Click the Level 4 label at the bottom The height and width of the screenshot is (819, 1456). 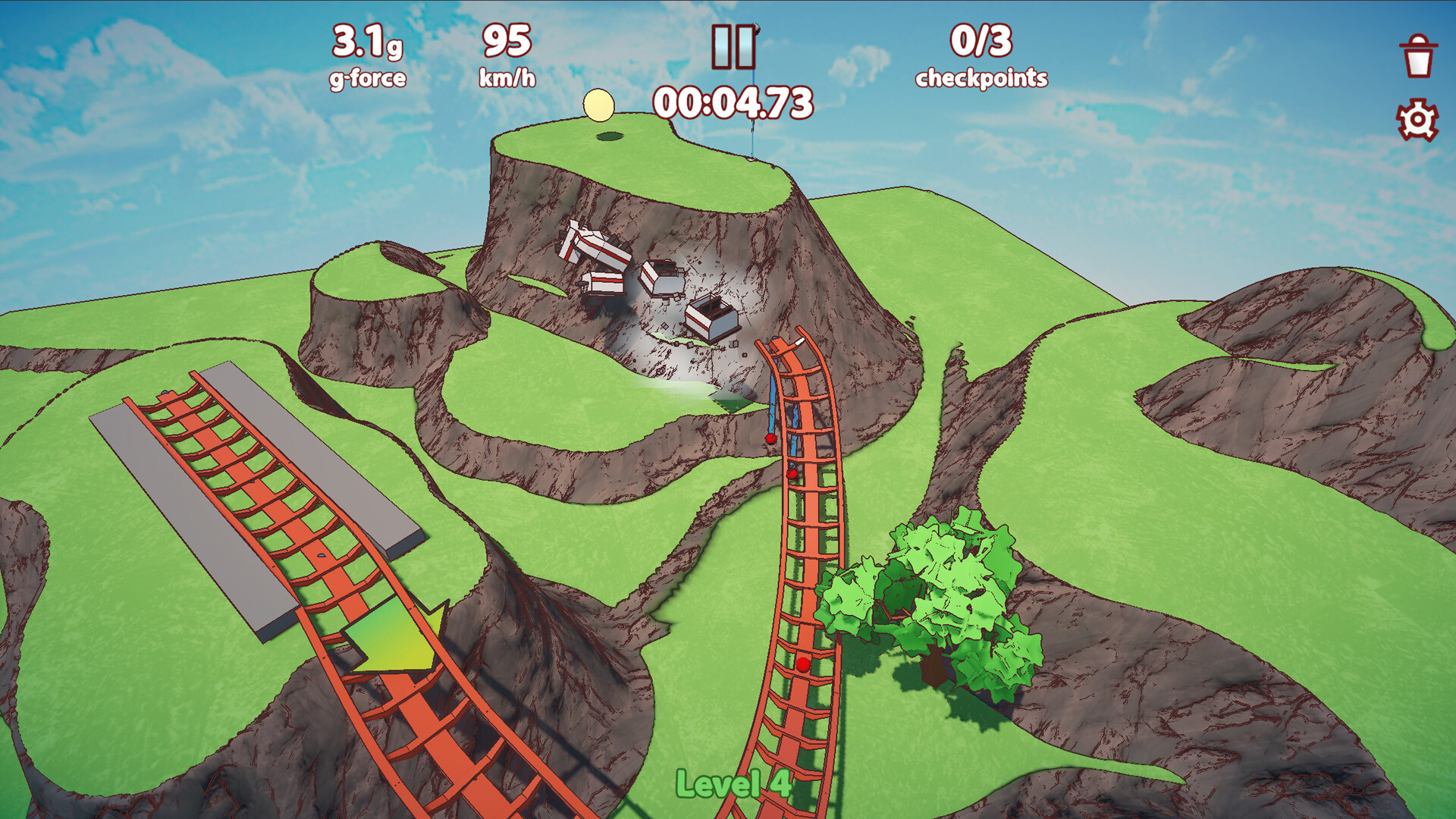click(x=733, y=785)
